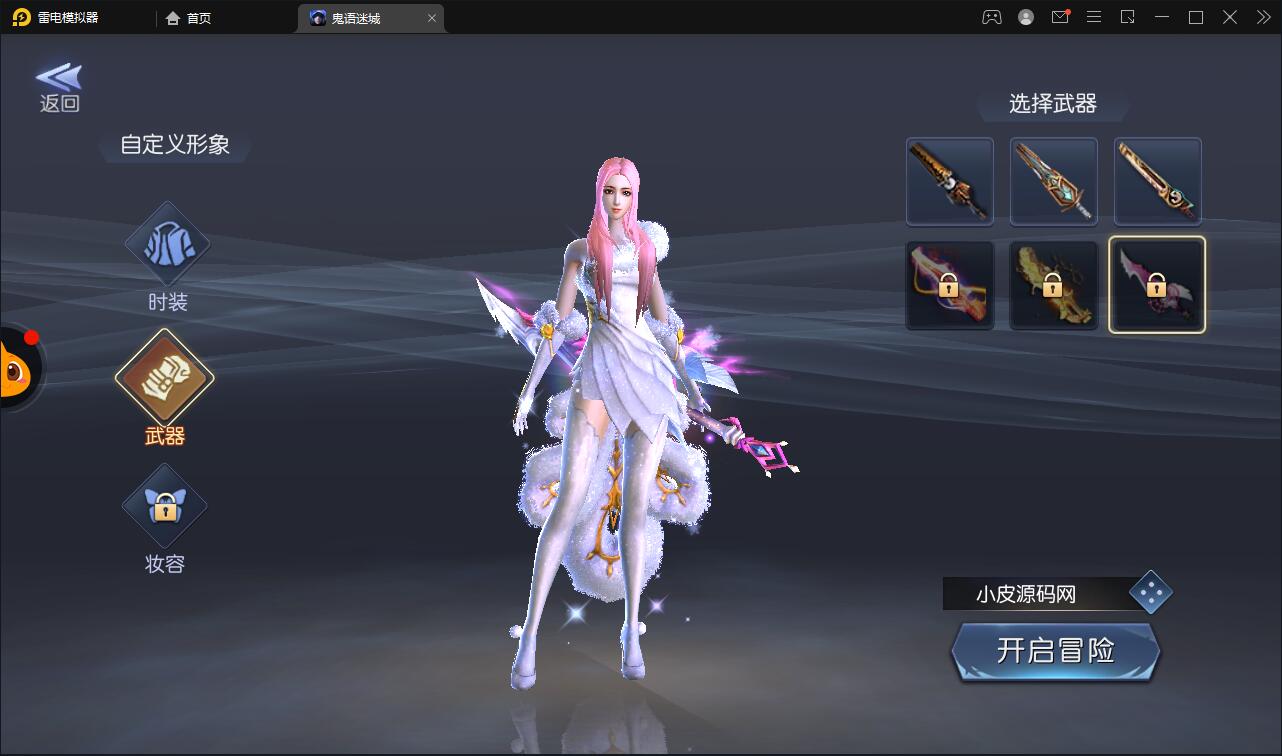
Task: Select the 武器 weapon tab
Action: (x=165, y=378)
